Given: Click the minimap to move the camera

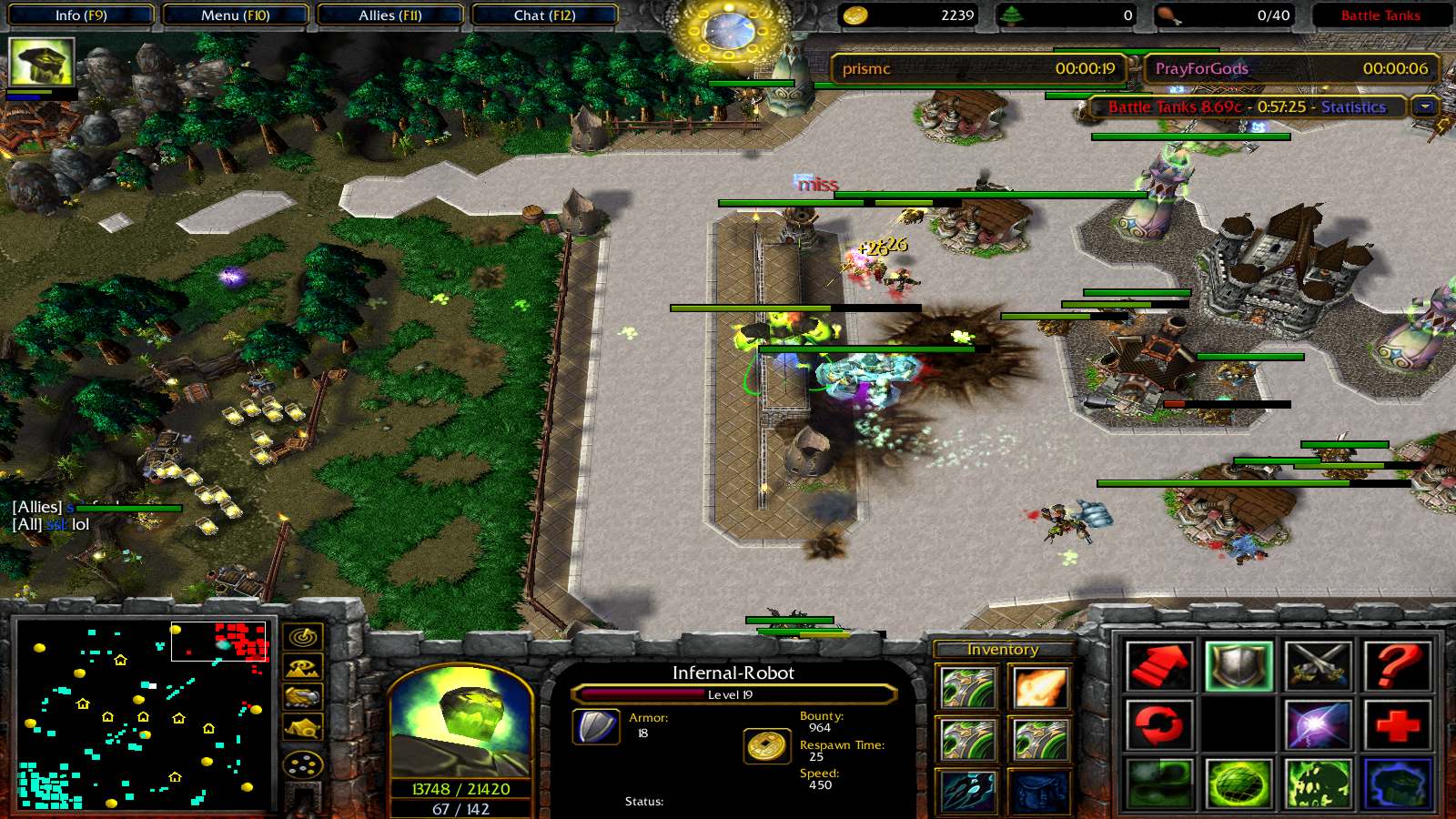Looking at the screenshot, I should click(x=143, y=715).
